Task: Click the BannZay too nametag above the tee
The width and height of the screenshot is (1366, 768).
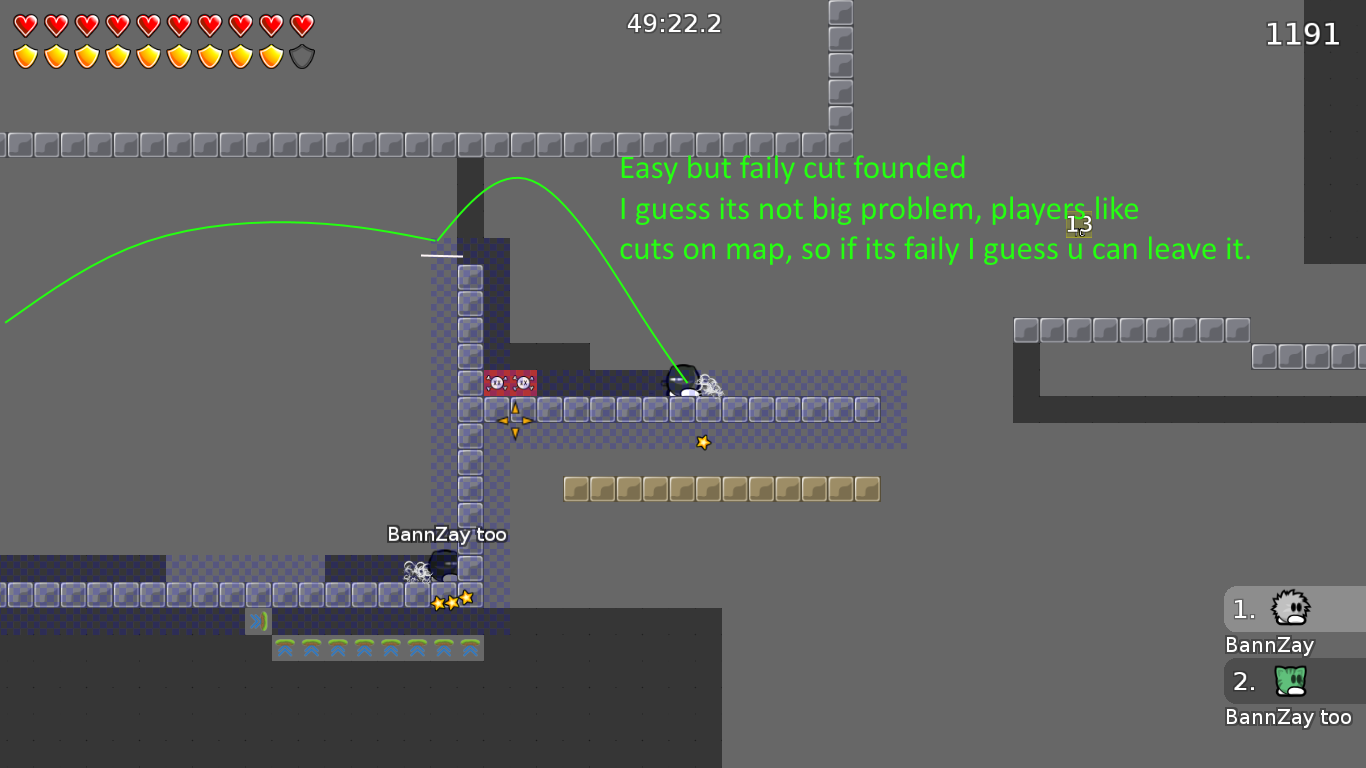Action: 447,534
